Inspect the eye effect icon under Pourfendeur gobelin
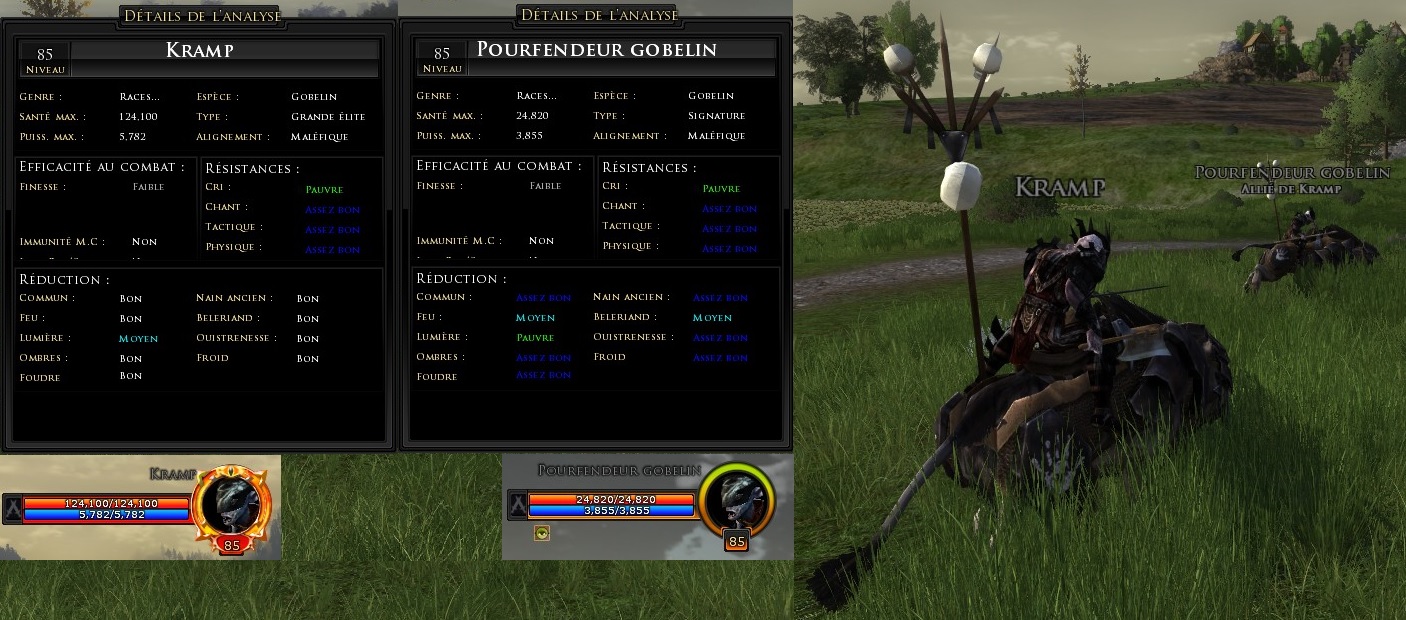Screen dimensions: 1406x620 point(542,533)
